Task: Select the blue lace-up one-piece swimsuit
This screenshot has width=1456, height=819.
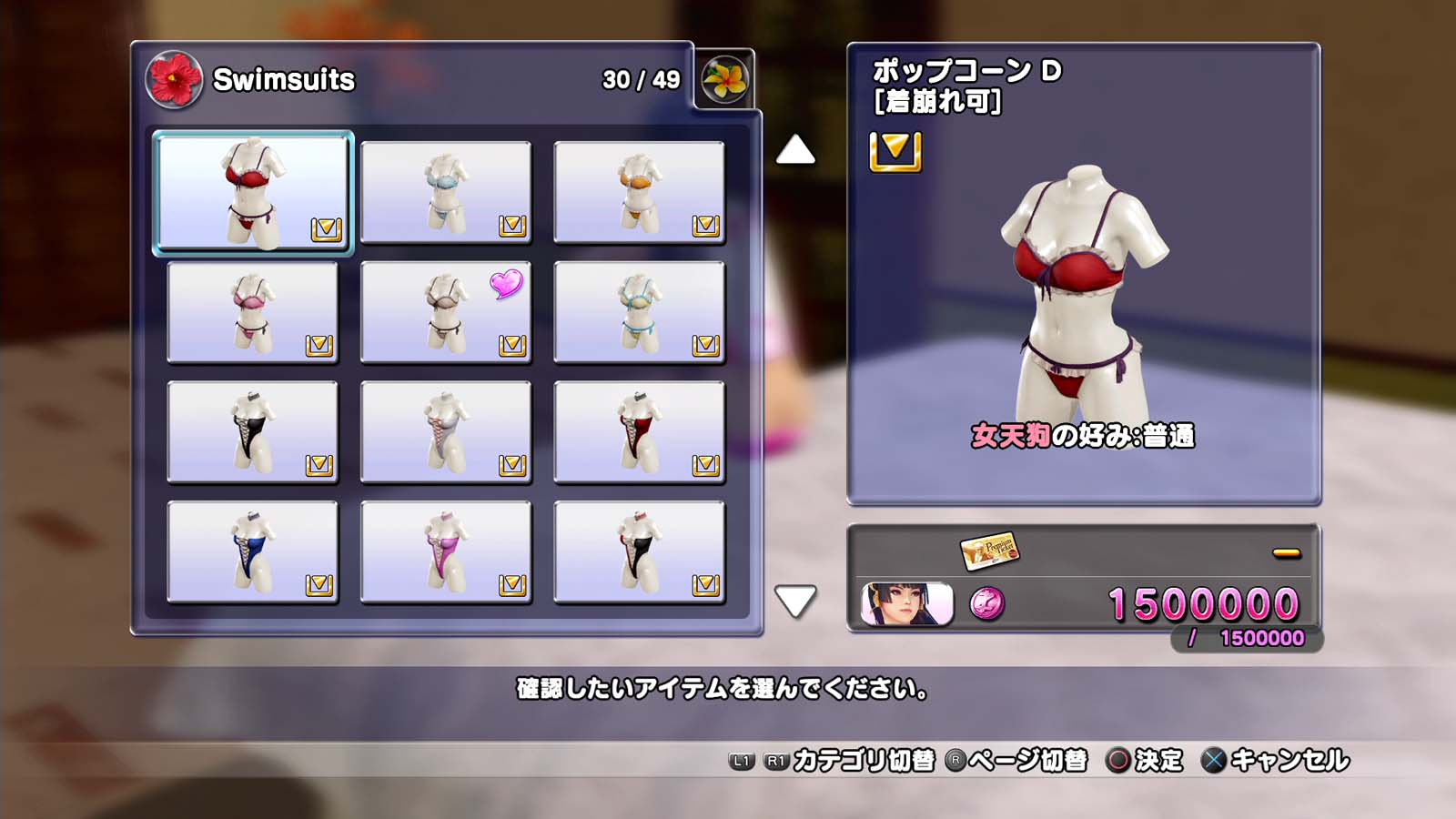Action: [253, 552]
